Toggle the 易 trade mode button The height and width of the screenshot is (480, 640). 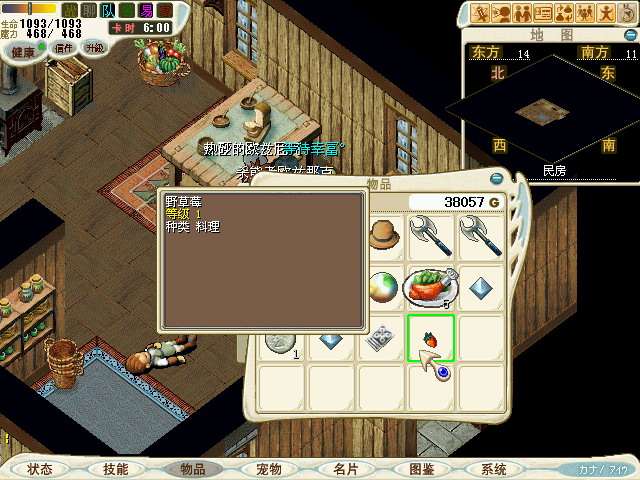(x=146, y=10)
